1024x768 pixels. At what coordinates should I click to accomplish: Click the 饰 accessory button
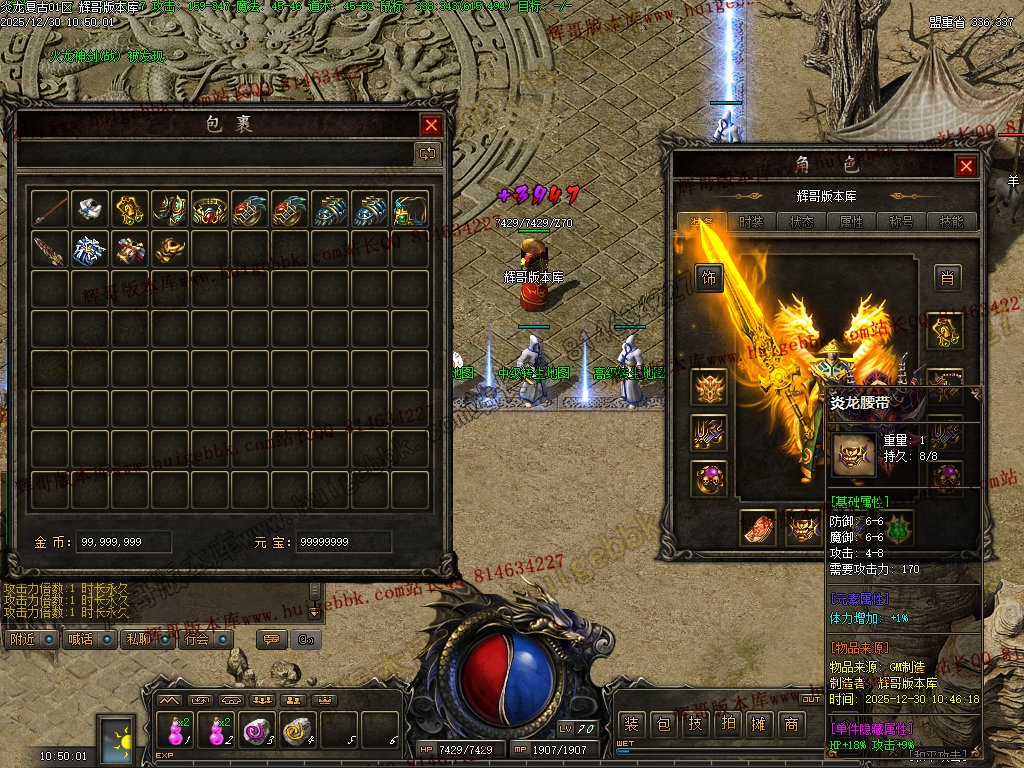coord(709,278)
